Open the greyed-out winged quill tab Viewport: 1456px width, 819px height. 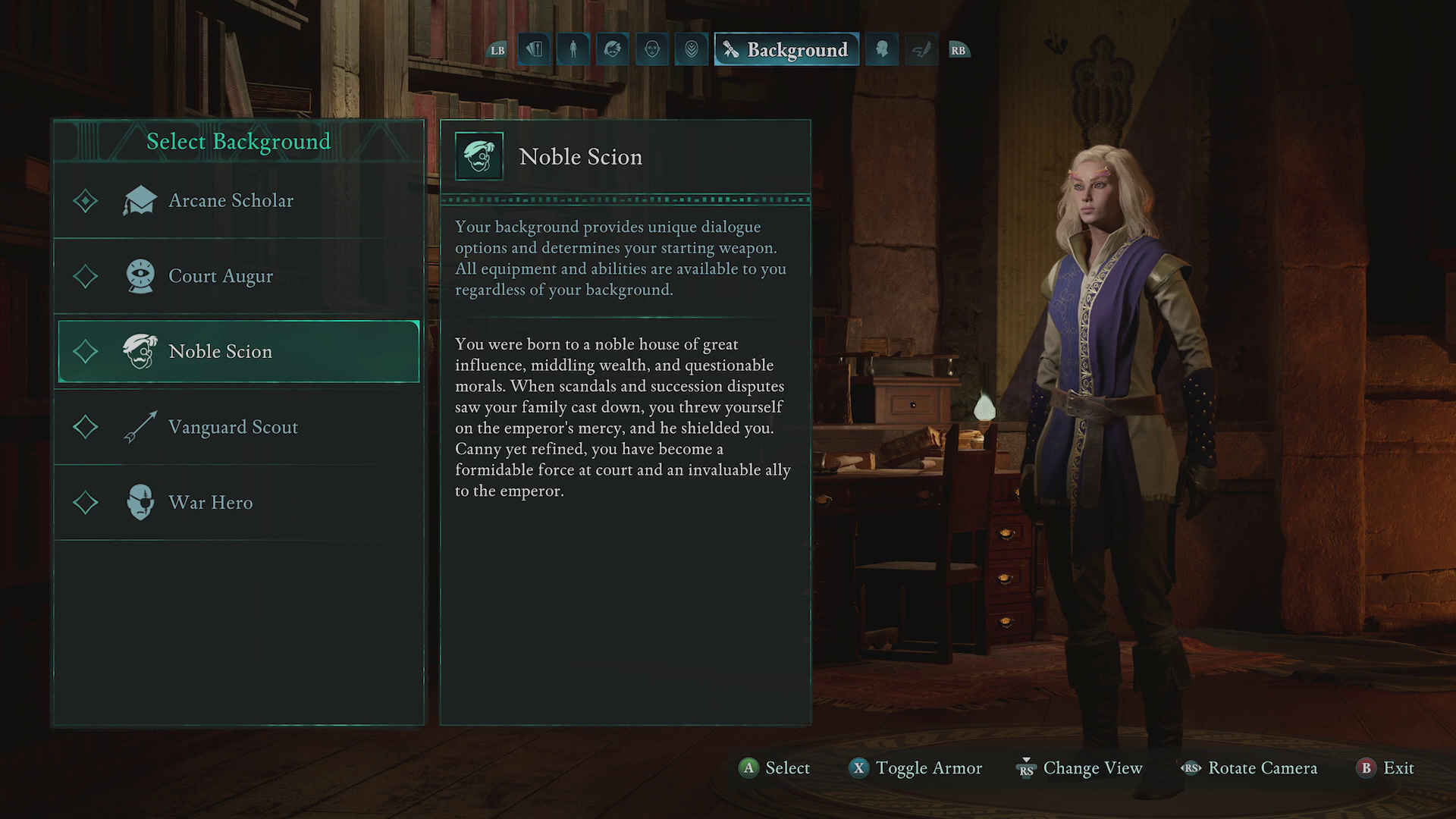click(921, 50)
